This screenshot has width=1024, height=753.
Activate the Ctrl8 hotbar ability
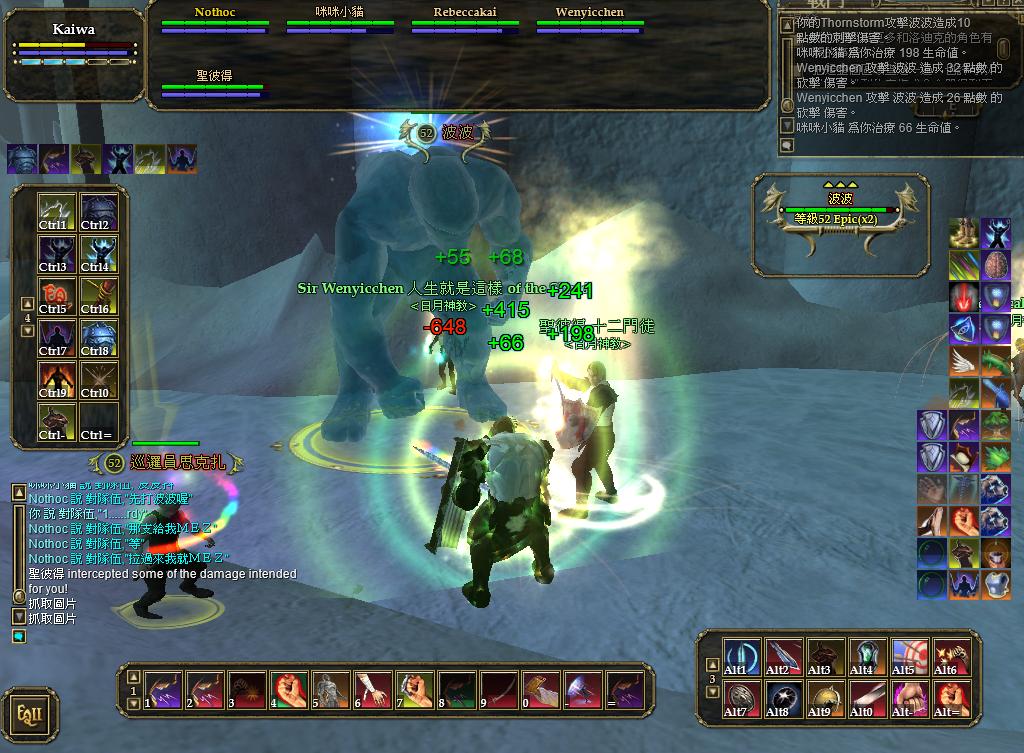(x=98, y=338)
